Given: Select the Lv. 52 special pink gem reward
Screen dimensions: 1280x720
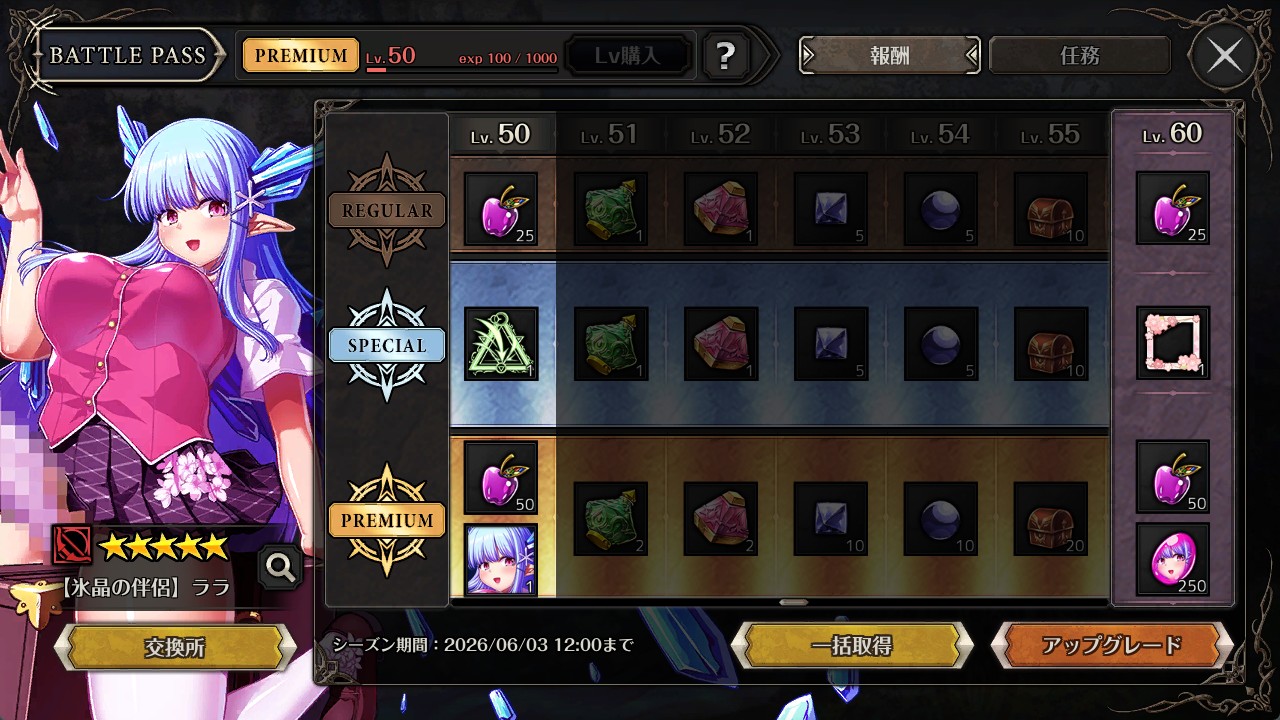Looking at the screenshot, I should pyautogui.click(x=721, y=344).
